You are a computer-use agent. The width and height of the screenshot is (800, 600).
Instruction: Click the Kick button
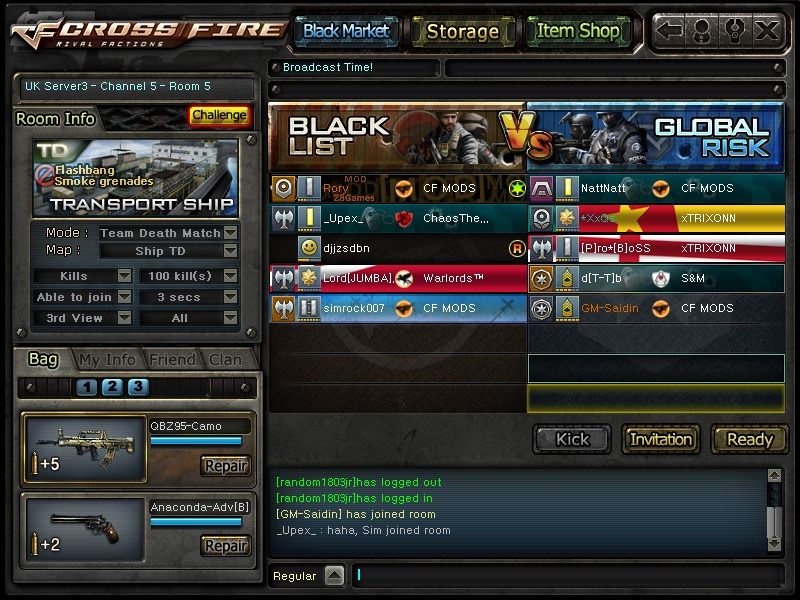coord(572,439)
